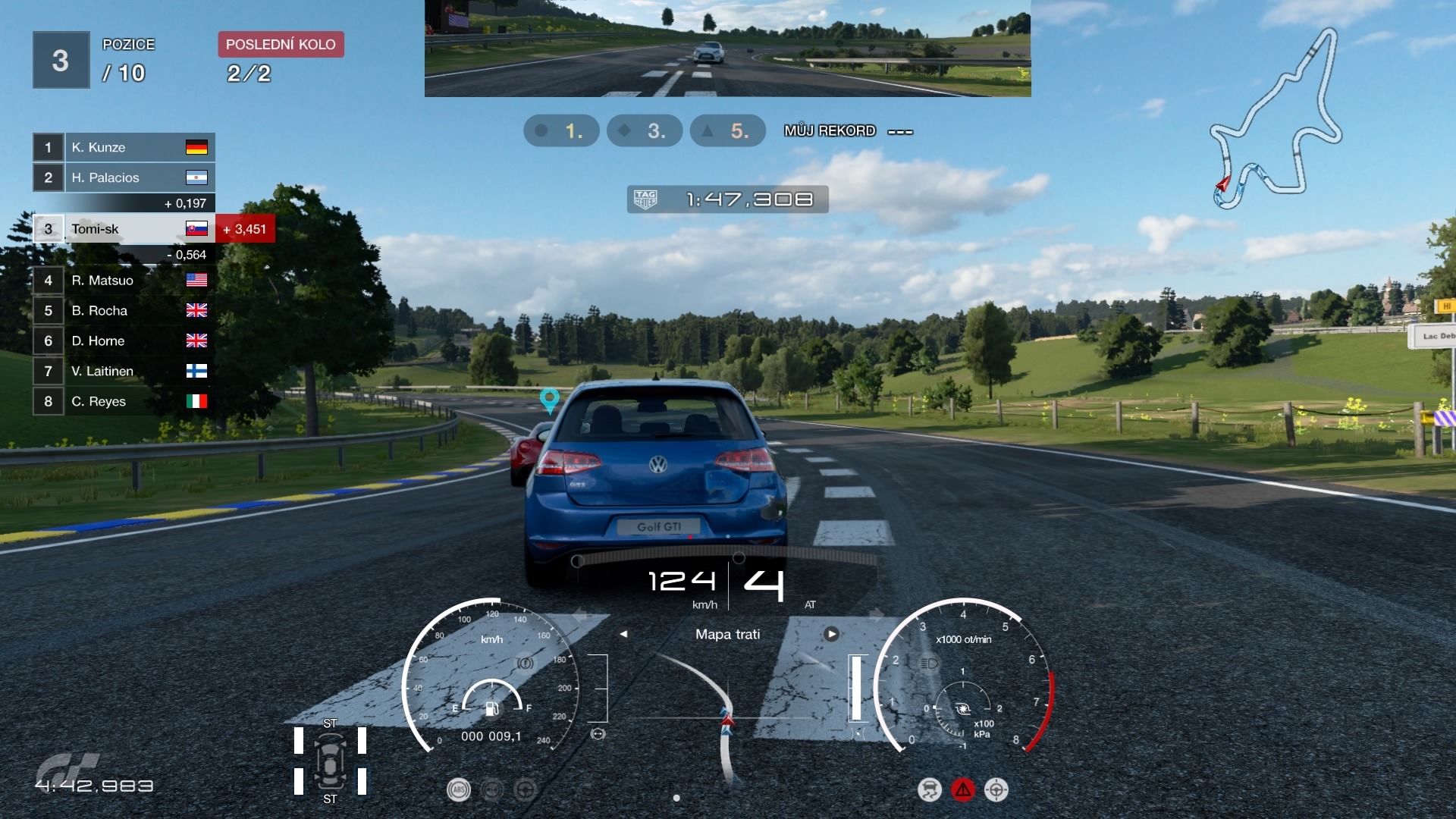Select R. Matsuo in the ranking list

point(124,281)
